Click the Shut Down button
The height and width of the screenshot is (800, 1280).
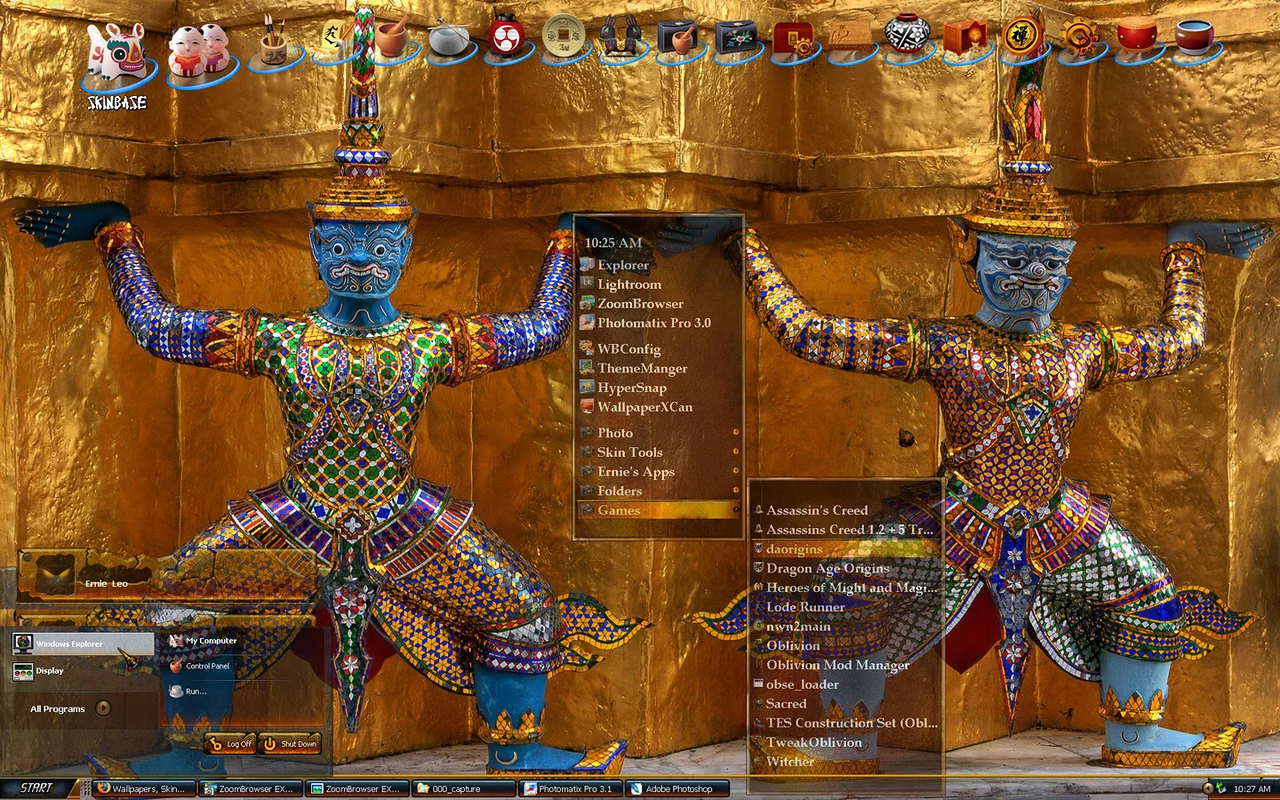[x=290, y=744]
